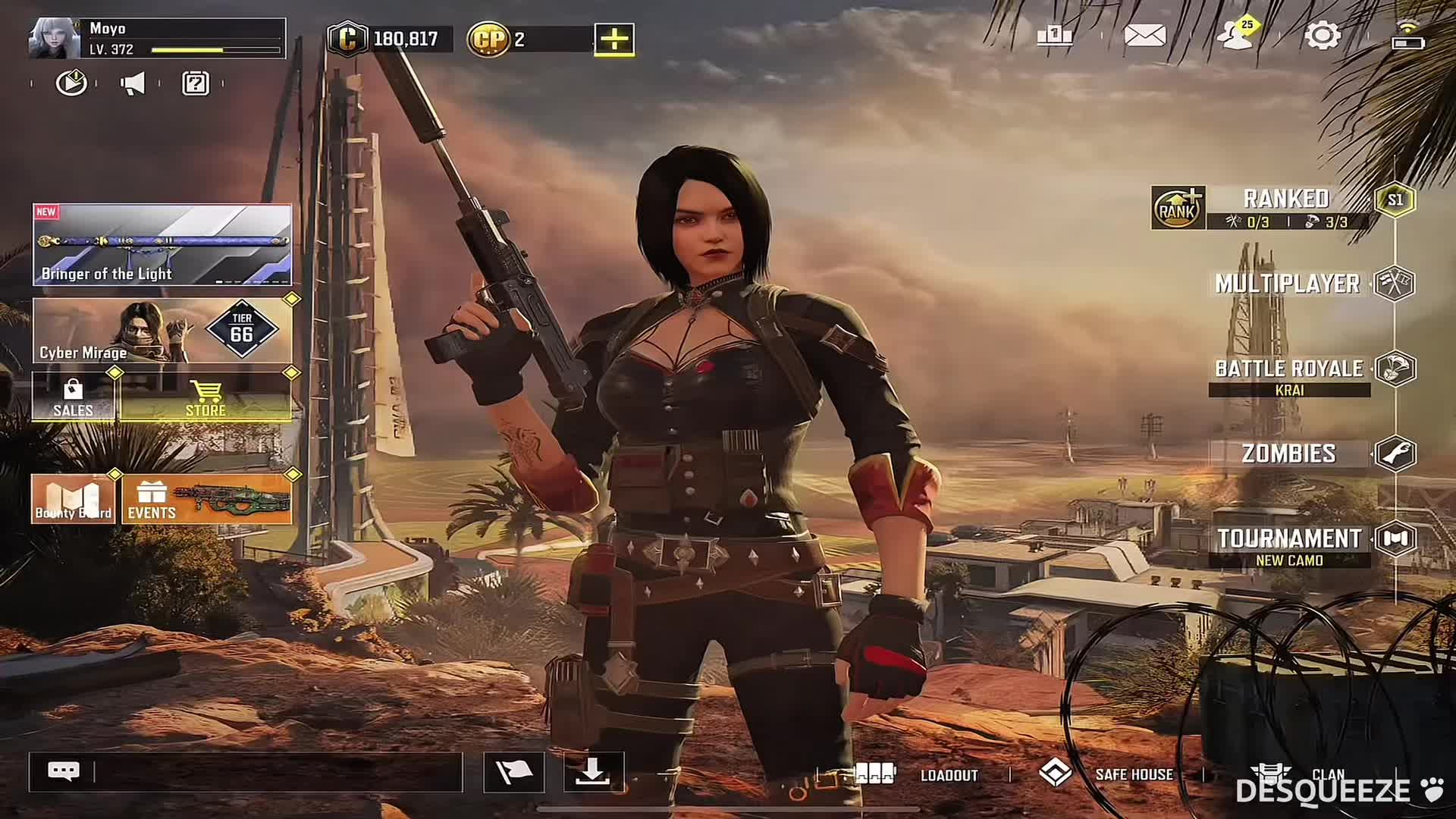Viewport: 1456px width, 819px height.
Task: Check the mail envelope
Action: click(x=1144, y=36)
